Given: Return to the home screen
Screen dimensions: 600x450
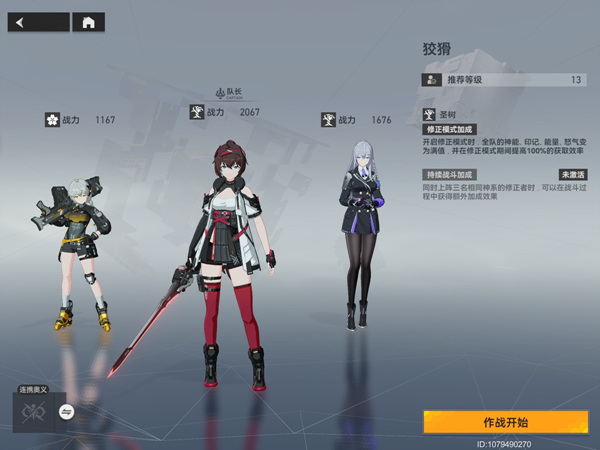Looking at the screenshot, I should click(x=89, y=22).
